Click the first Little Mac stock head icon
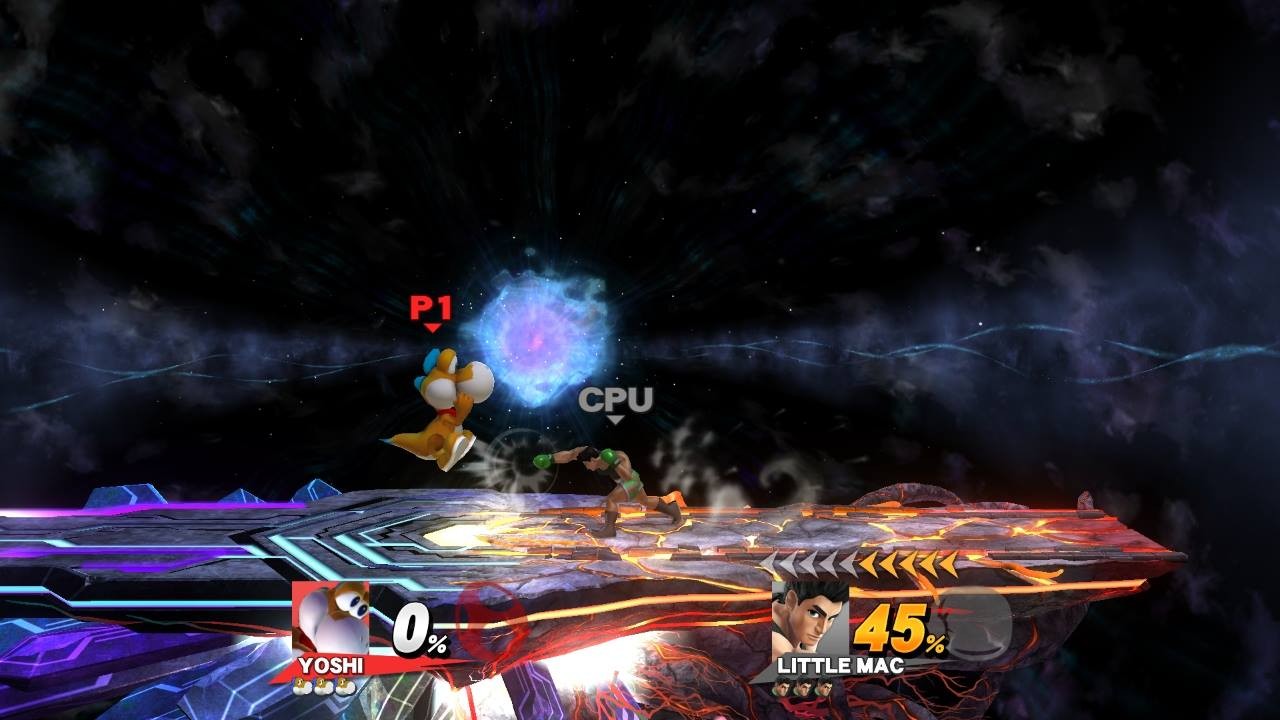 (784, 688)
